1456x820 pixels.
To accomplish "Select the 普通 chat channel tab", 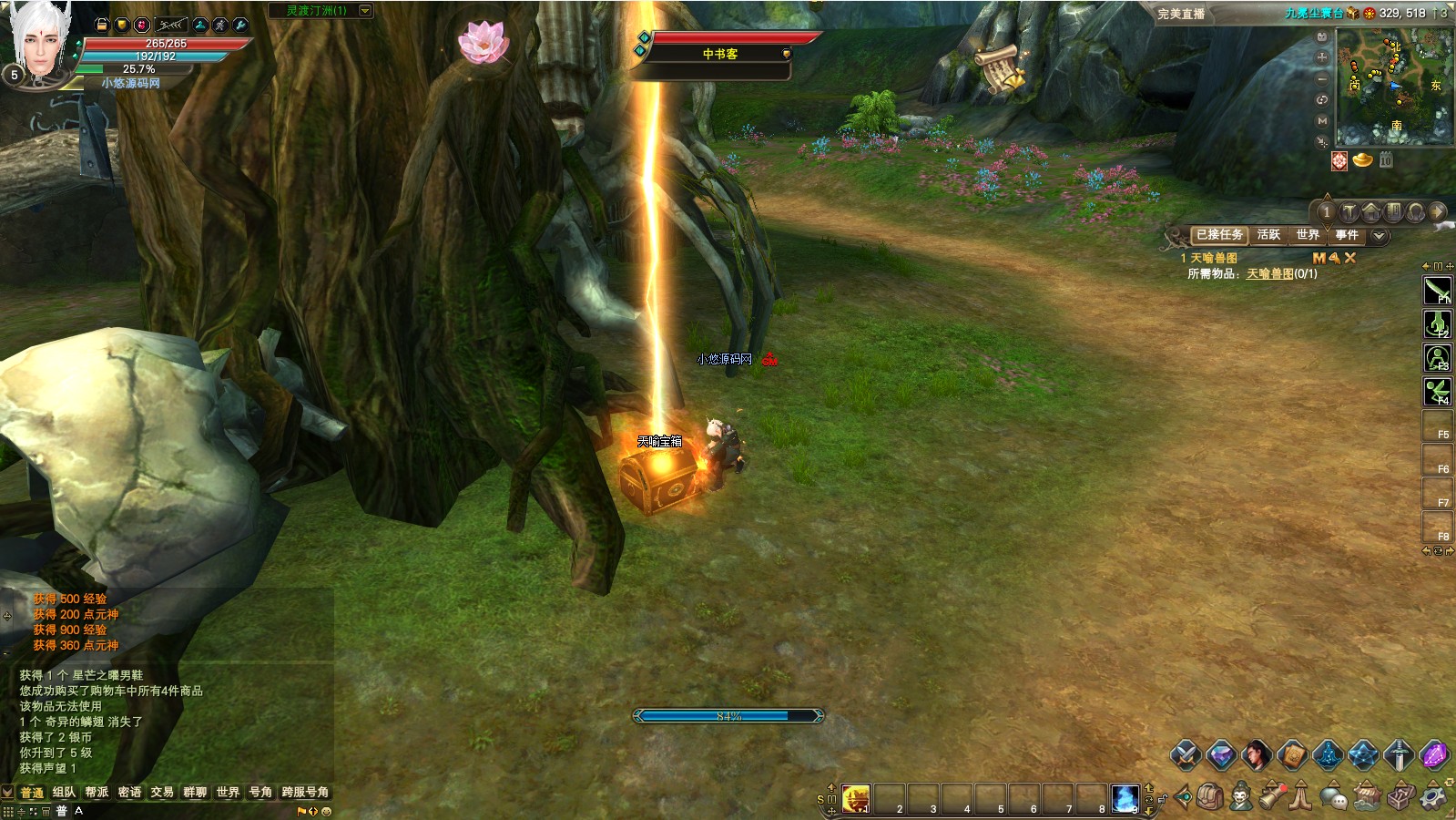I will (32, 793).
